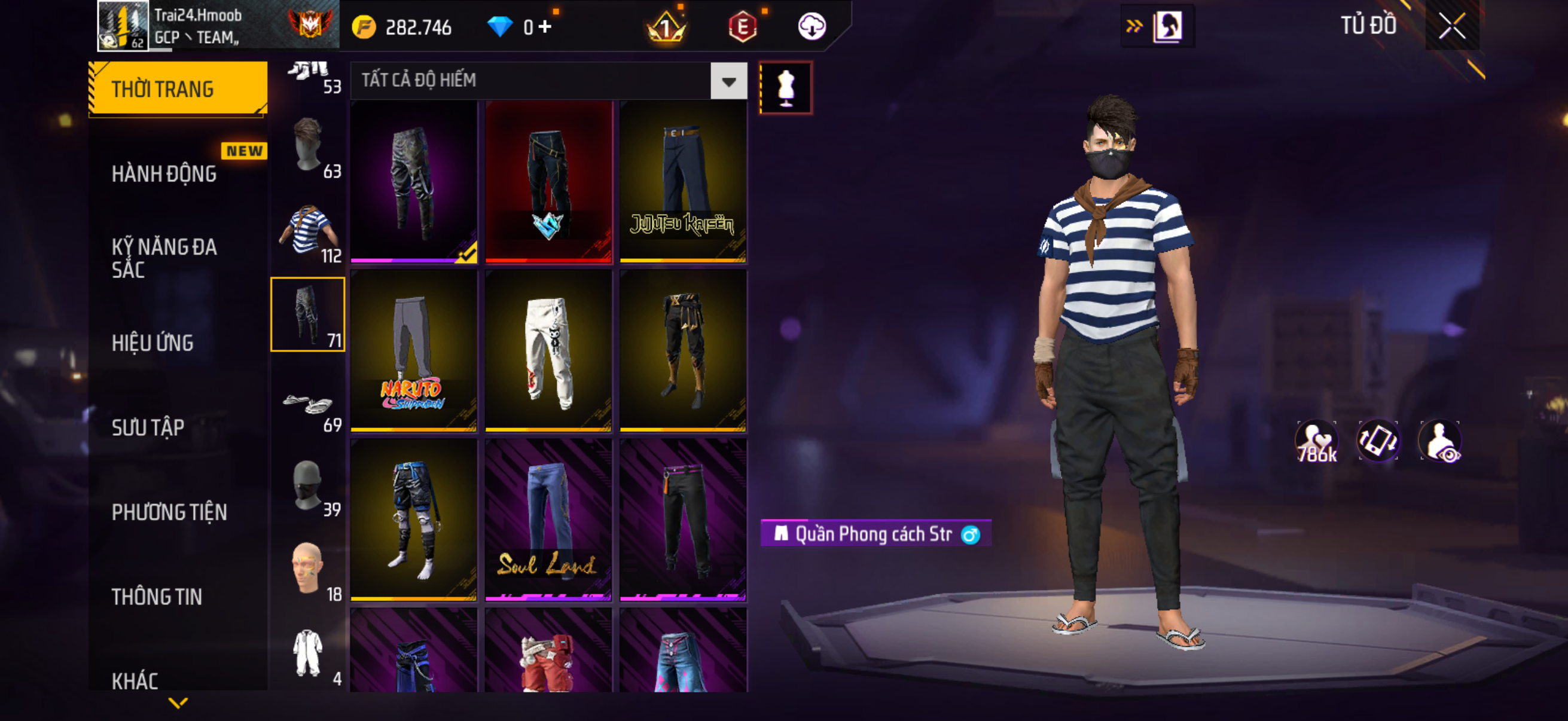Click the mannequin outfit preset button
This screenshot has width=1568, height=721.
[x=785, y=88]
